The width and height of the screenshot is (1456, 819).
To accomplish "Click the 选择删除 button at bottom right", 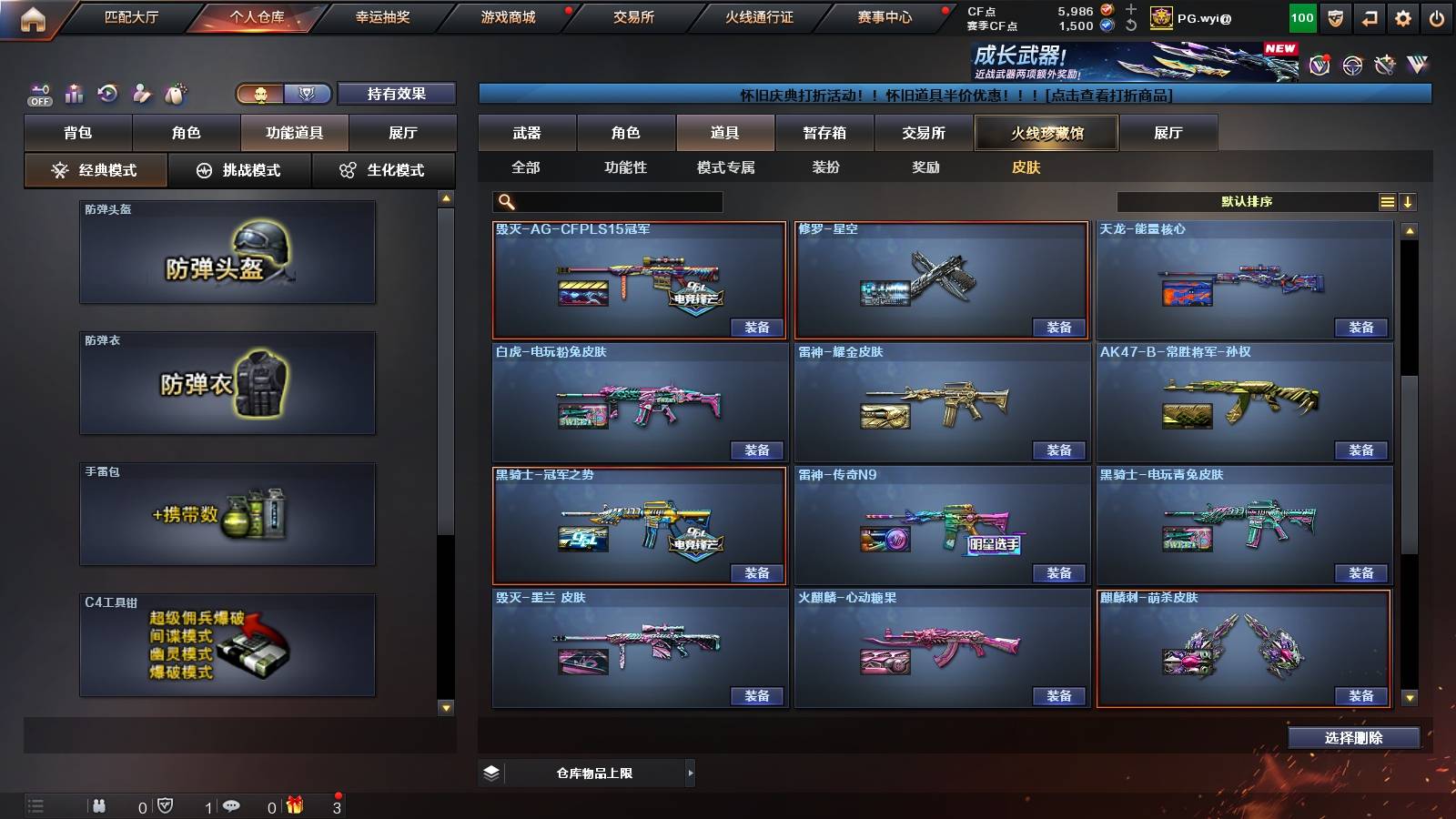I will tap(1353, 737).
